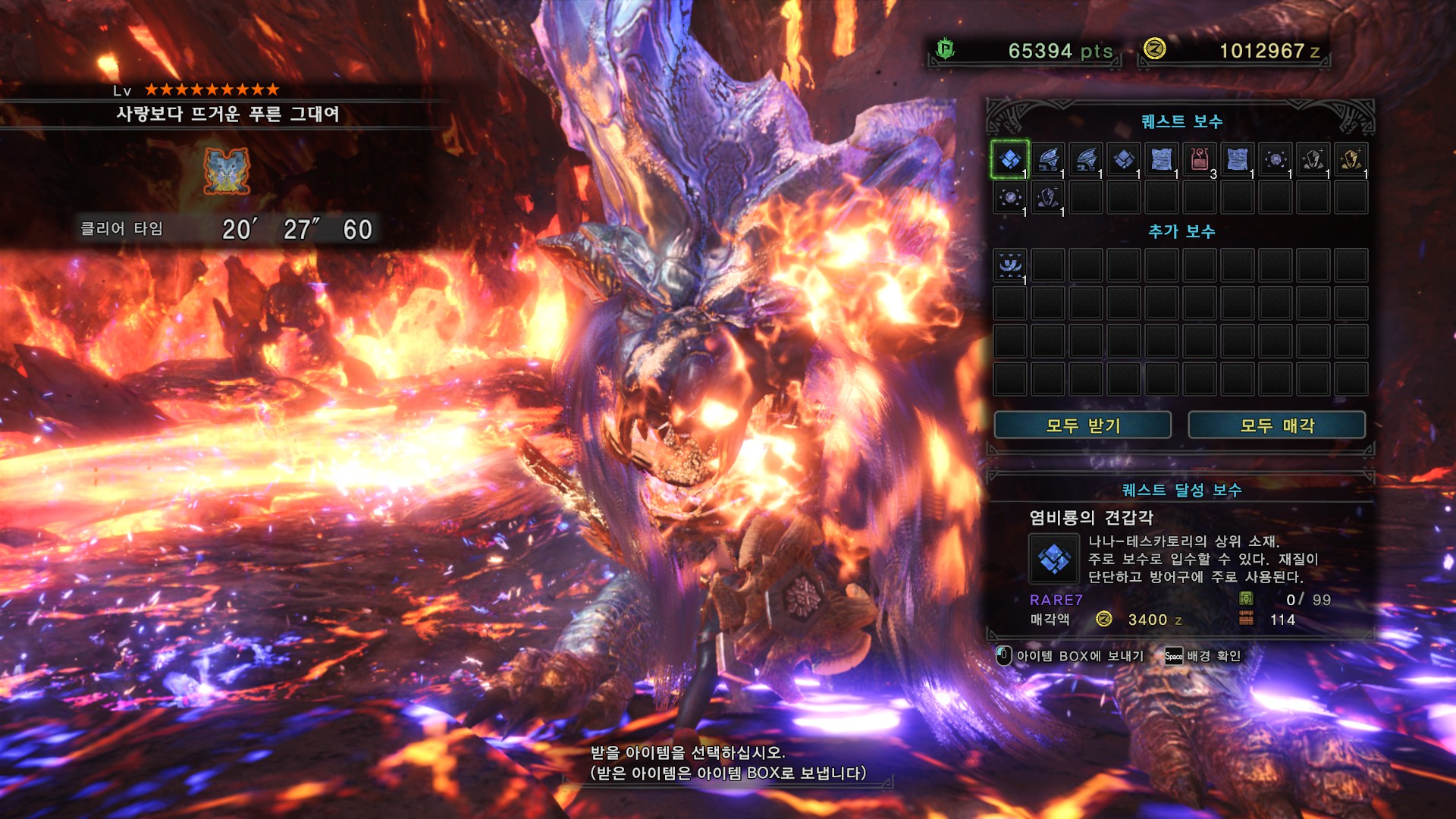Pick the red potion flask reward with quantity 3
The height and width of the screenshot is (819, 1456).
pyautogui.click(x=1199, y=159)
